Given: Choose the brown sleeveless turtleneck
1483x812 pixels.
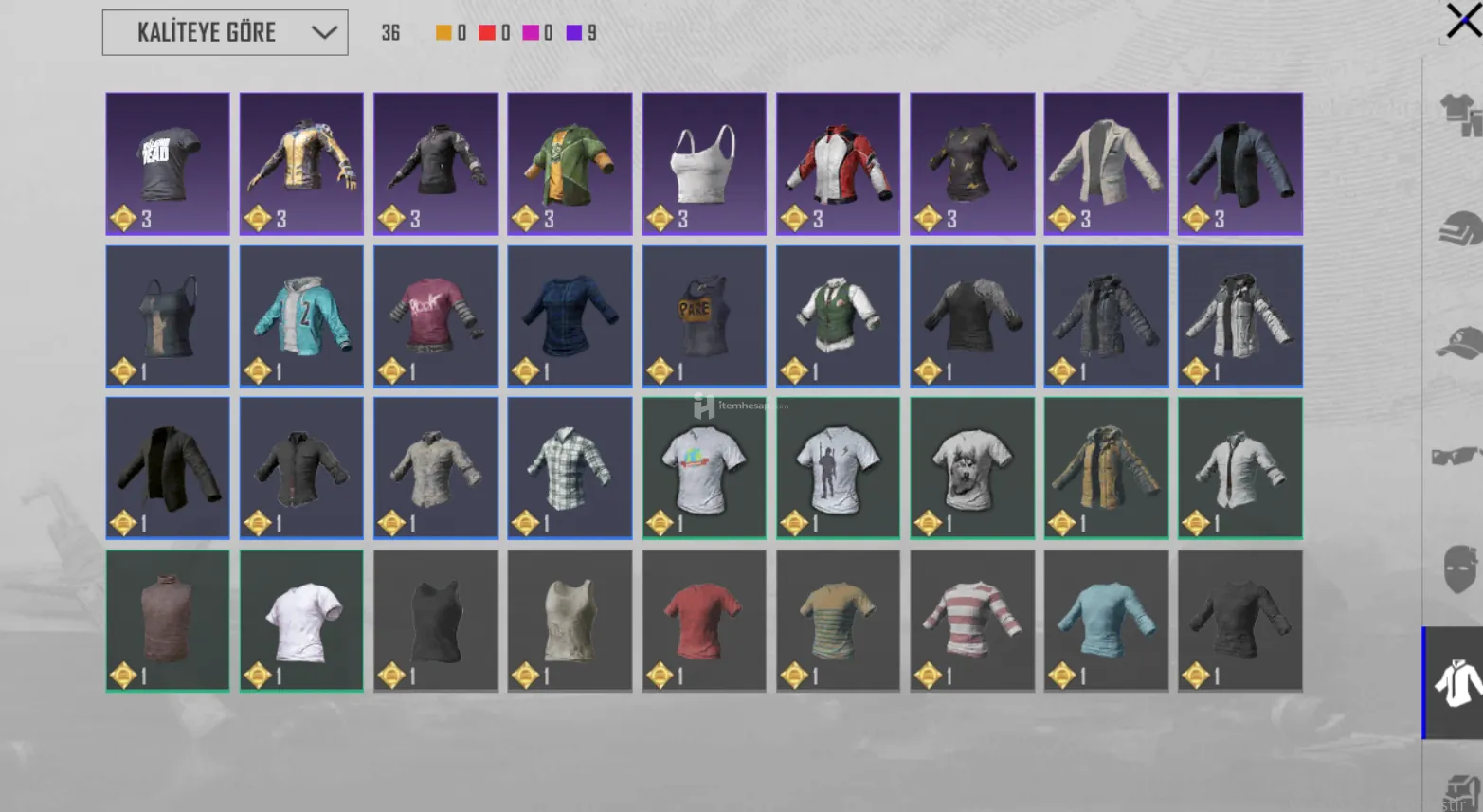Looking at the screenshot, I should click(x=168, y=621).
